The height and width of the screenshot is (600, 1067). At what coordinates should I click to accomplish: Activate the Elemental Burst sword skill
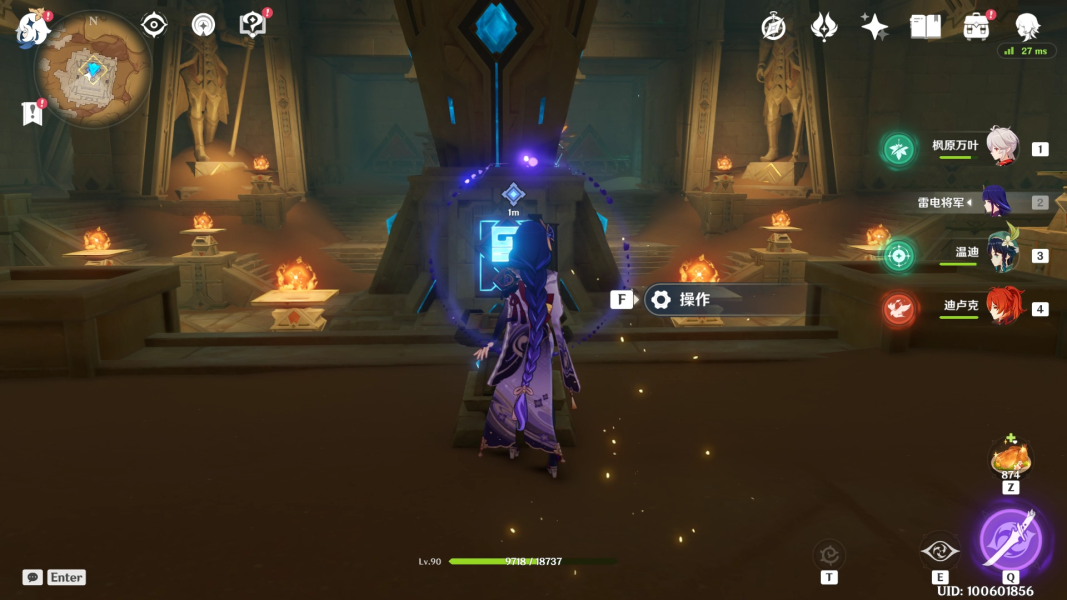coord(1010,539)
